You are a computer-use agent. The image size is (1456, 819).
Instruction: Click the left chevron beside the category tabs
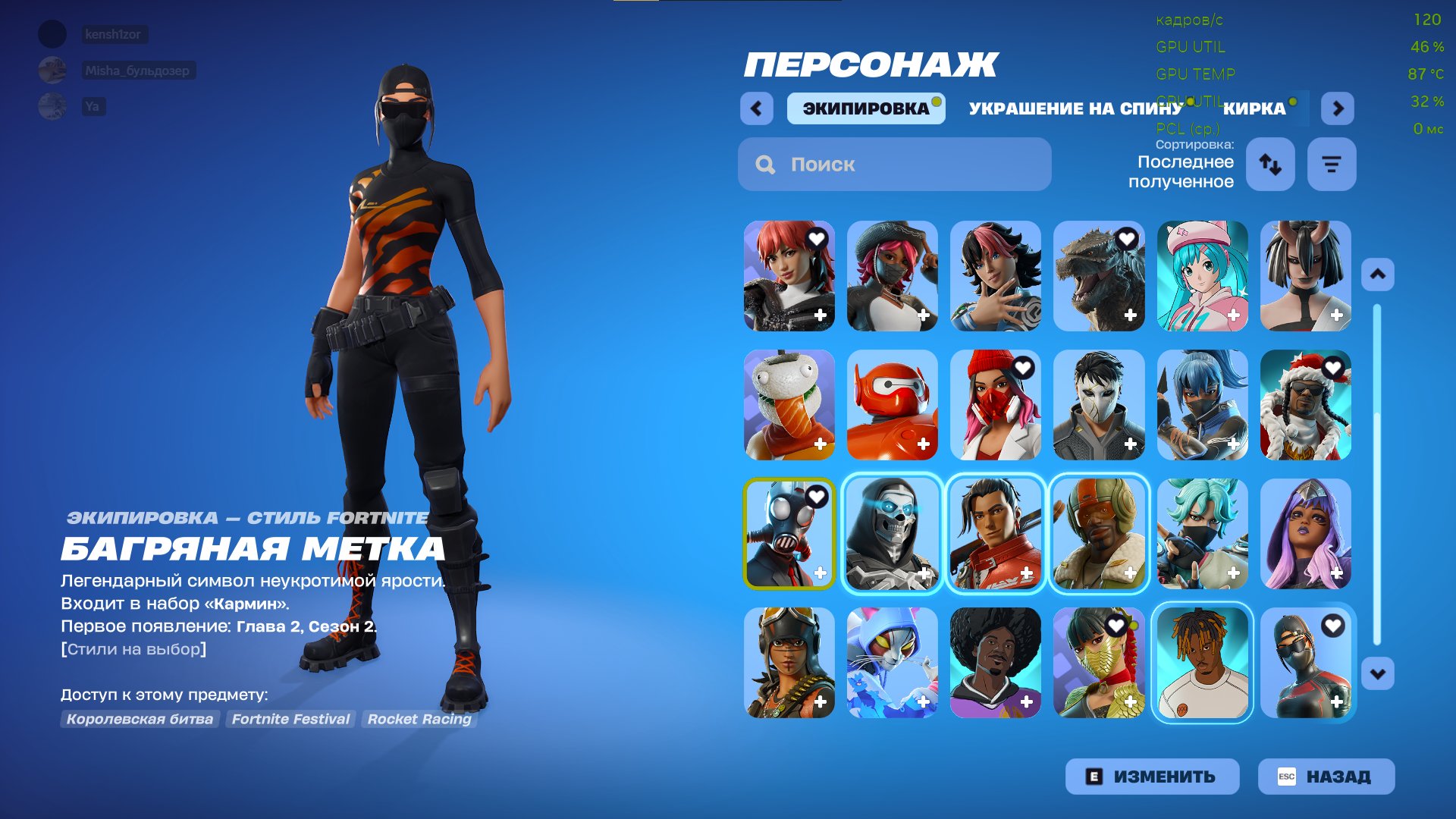755,108
